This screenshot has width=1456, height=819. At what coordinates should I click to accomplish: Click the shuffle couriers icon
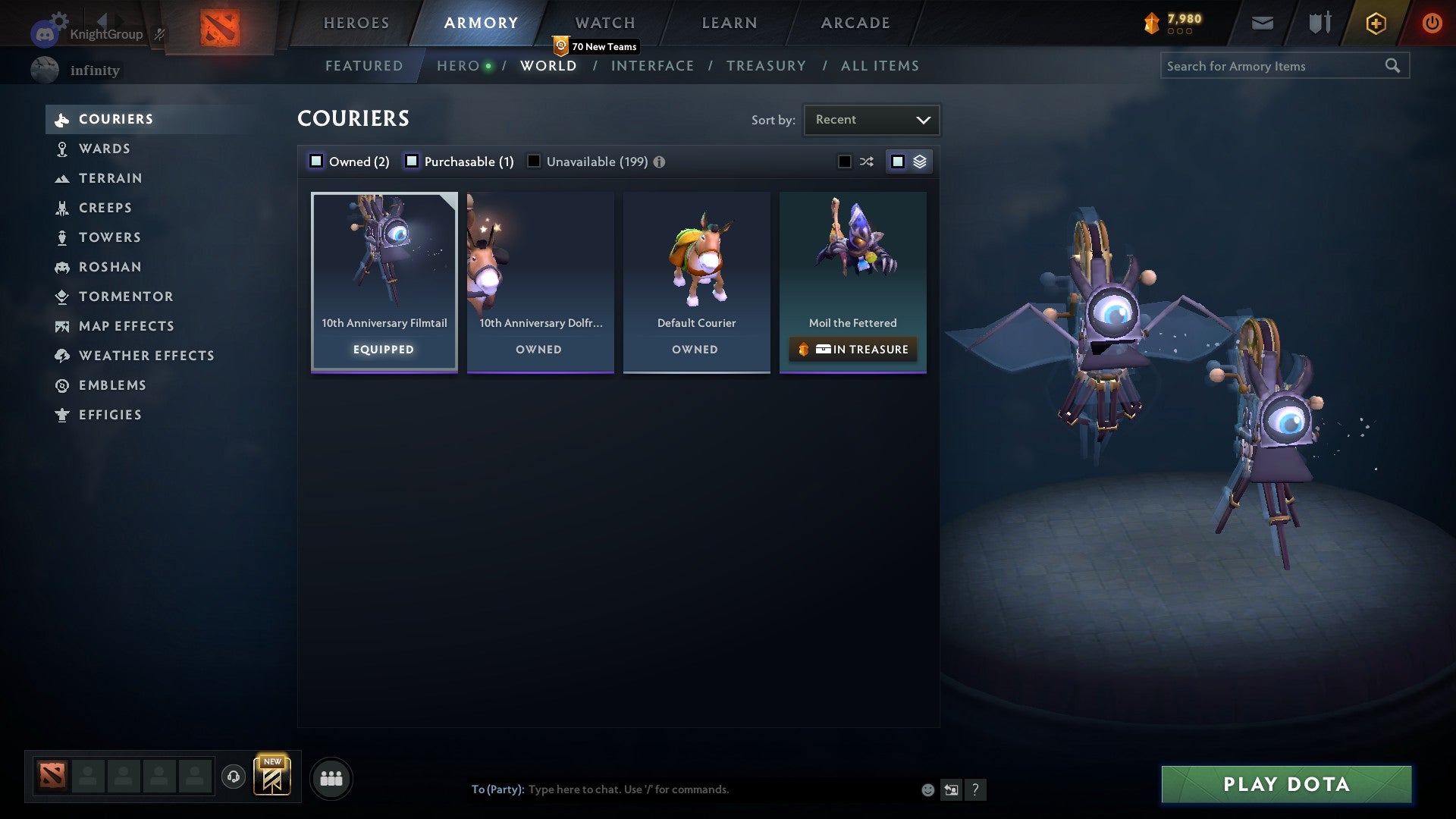866,161
